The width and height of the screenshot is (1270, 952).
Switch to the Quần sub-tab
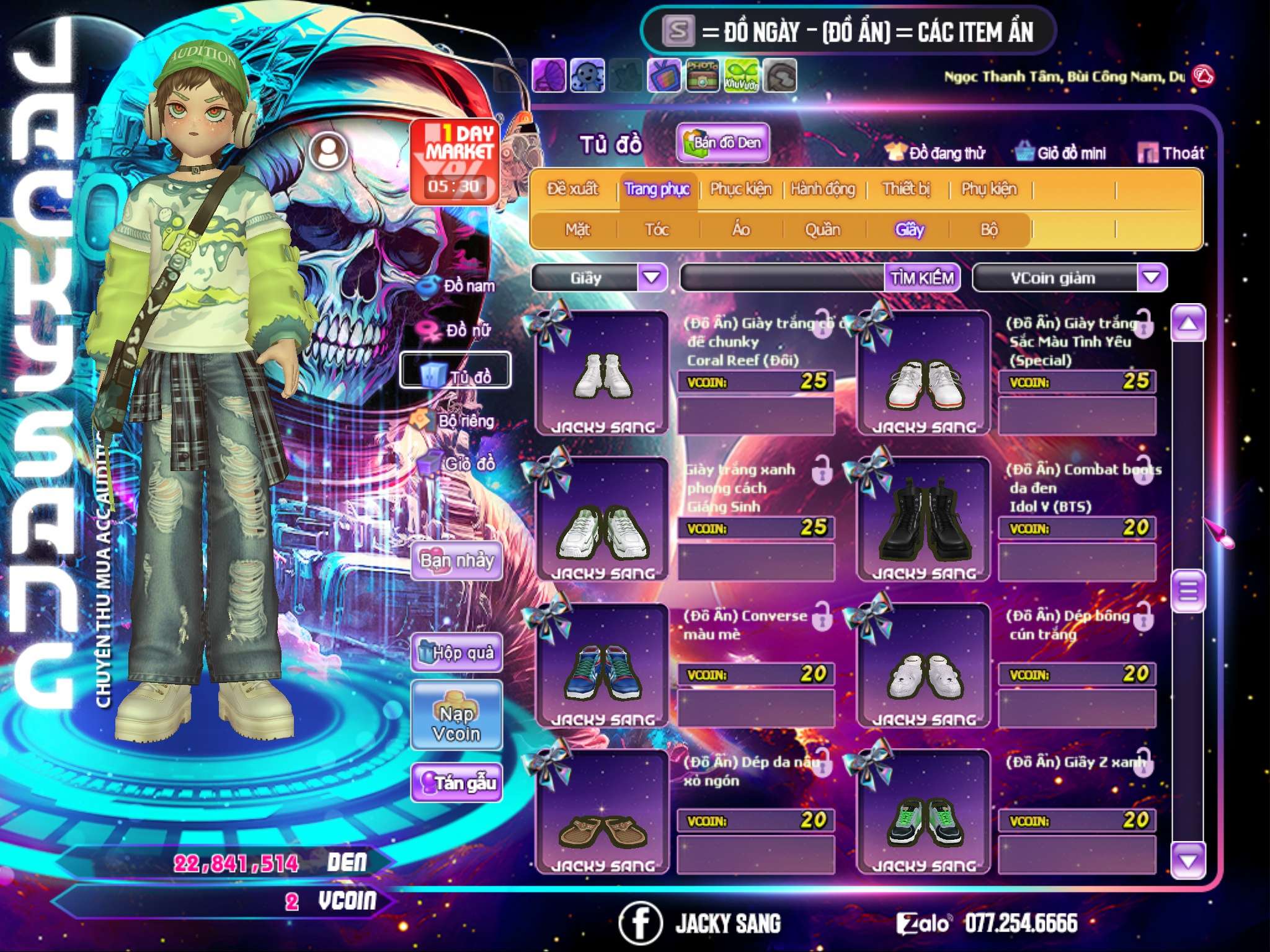[822, 230]
